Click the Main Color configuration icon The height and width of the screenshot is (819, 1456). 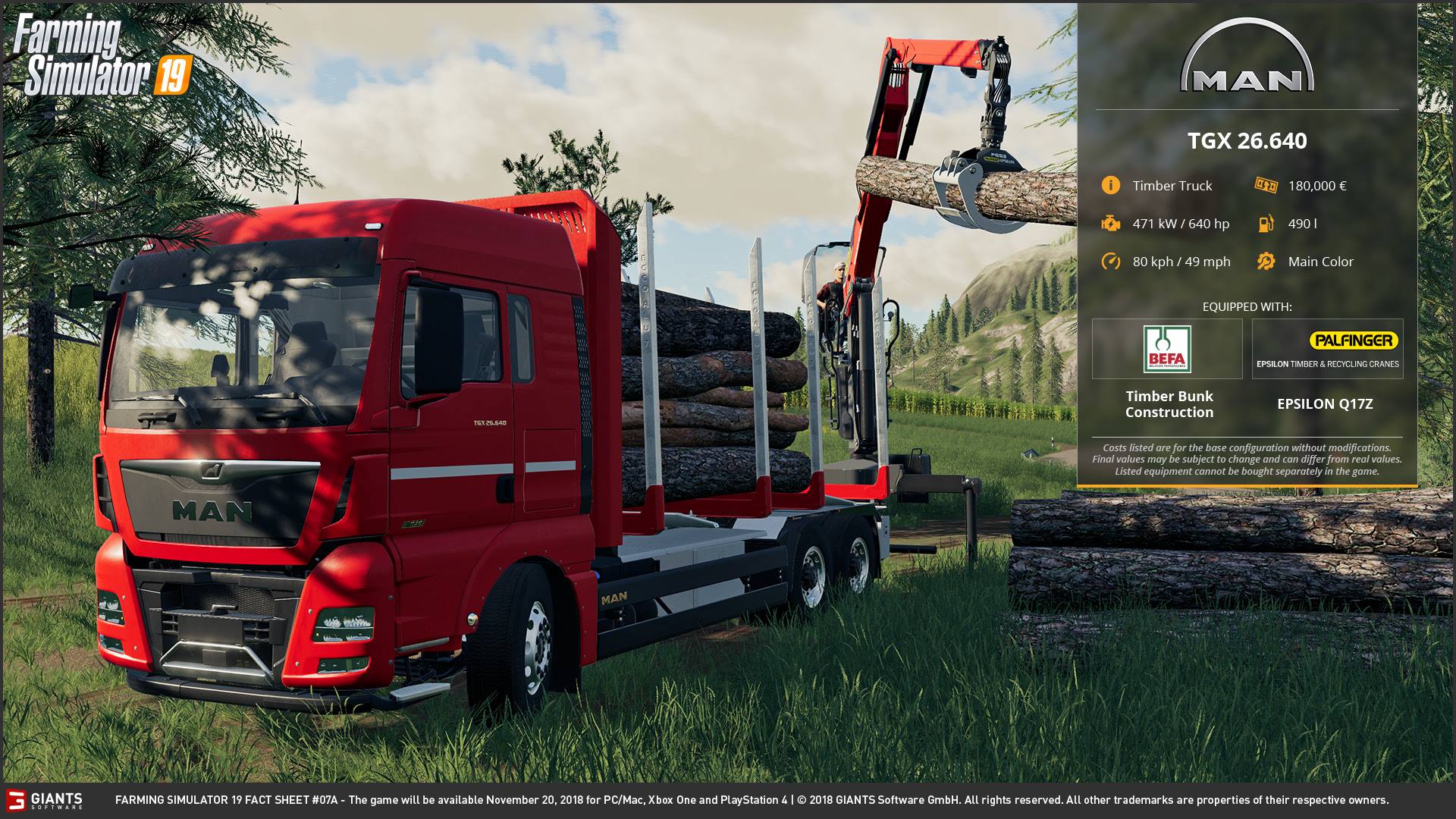(1266, 262)
